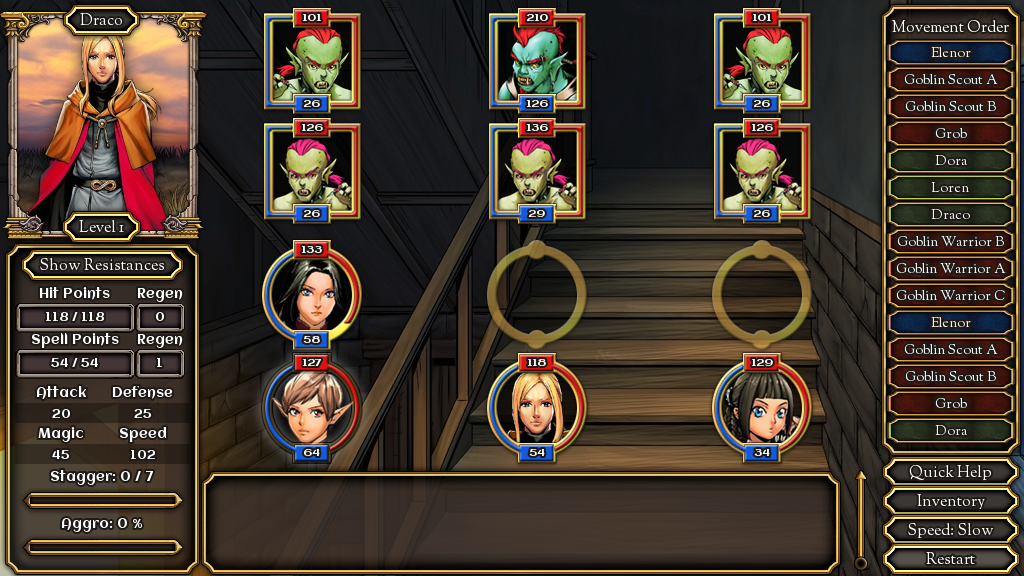Select Goblin Warrior A in Movement Order

(950, 268)
